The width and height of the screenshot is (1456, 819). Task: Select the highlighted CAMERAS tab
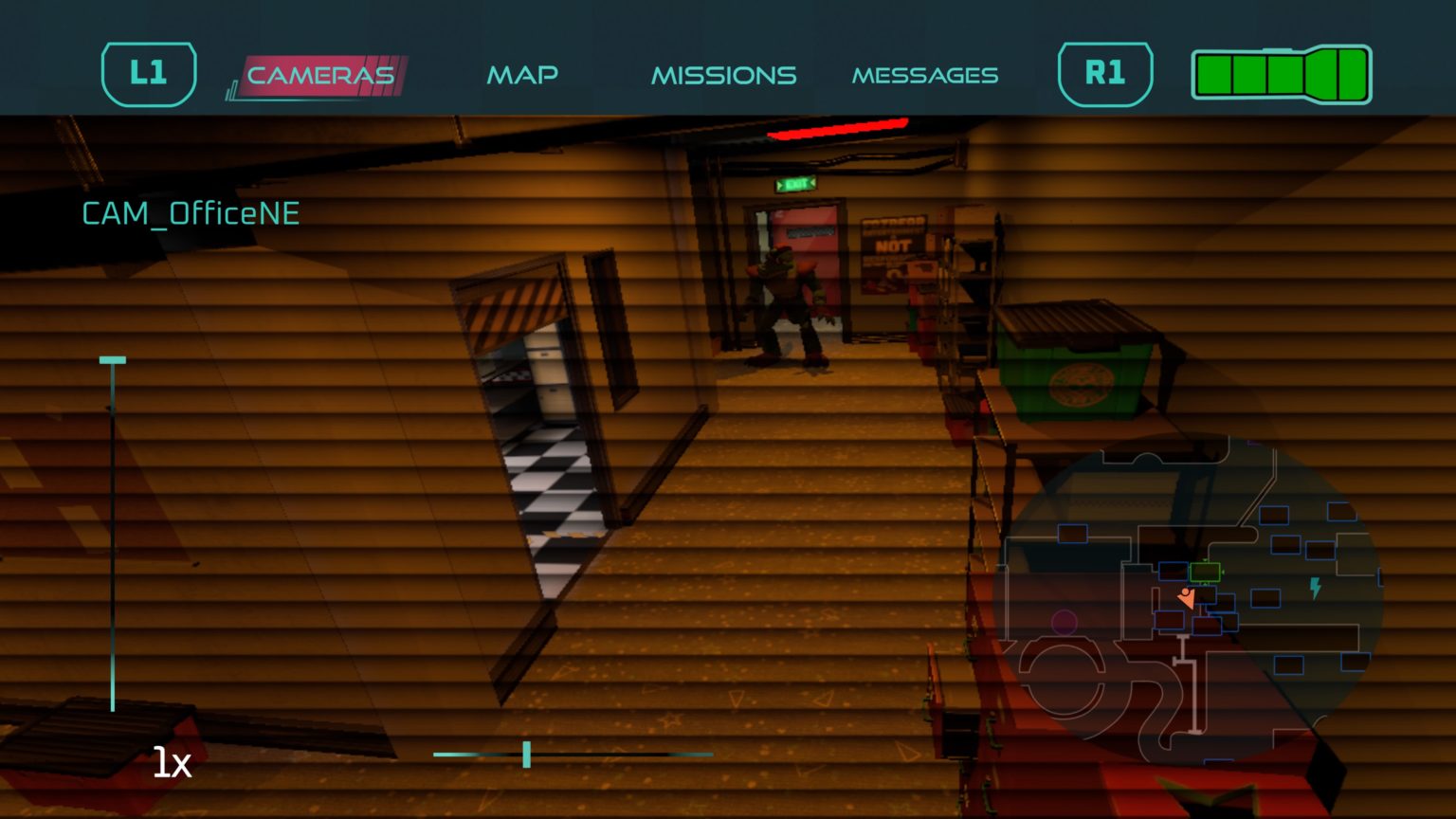pyautogui.click(x=319, y=75)
